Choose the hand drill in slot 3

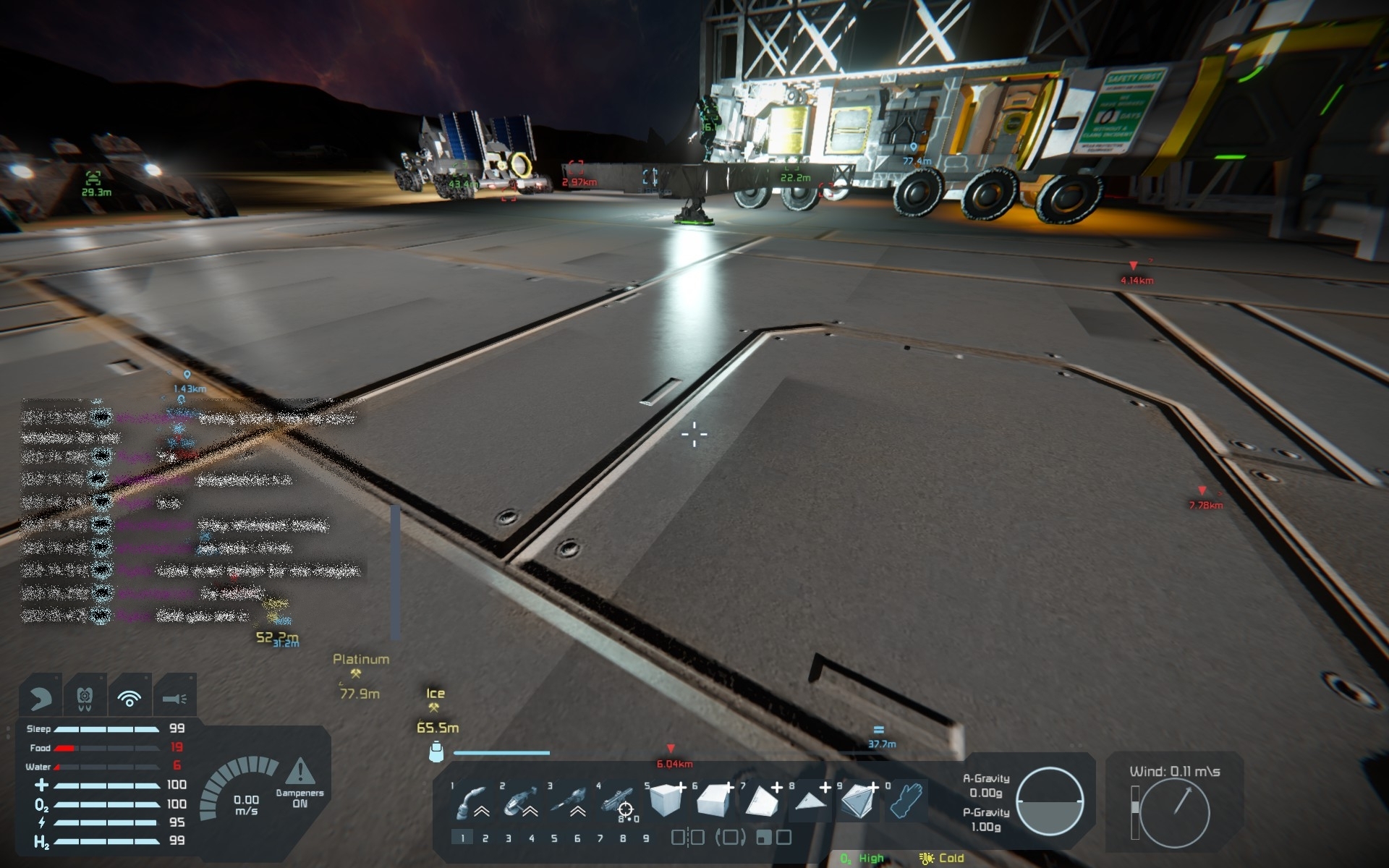568,802
